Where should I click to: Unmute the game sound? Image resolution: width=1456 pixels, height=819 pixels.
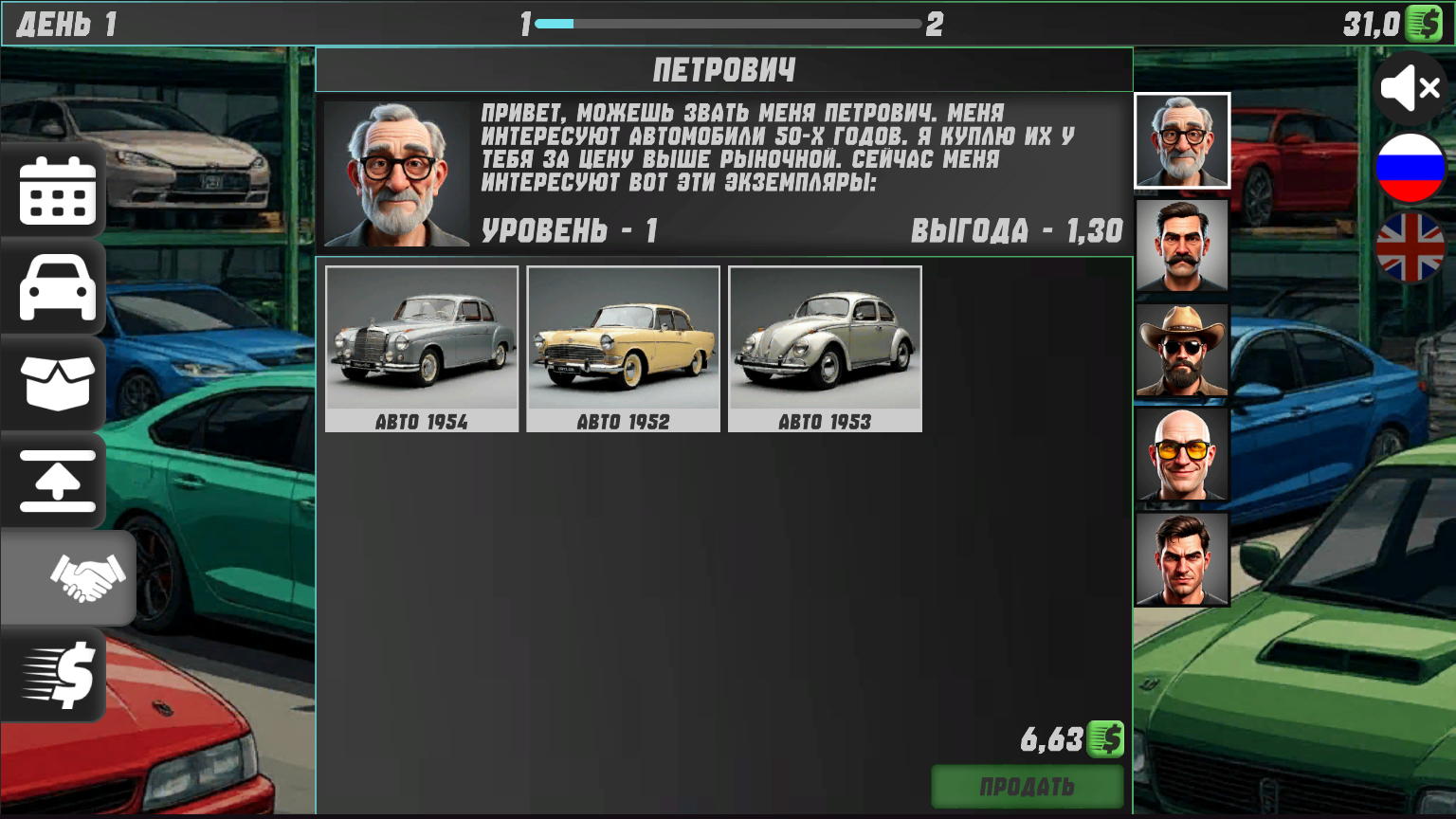[1410, 88]
